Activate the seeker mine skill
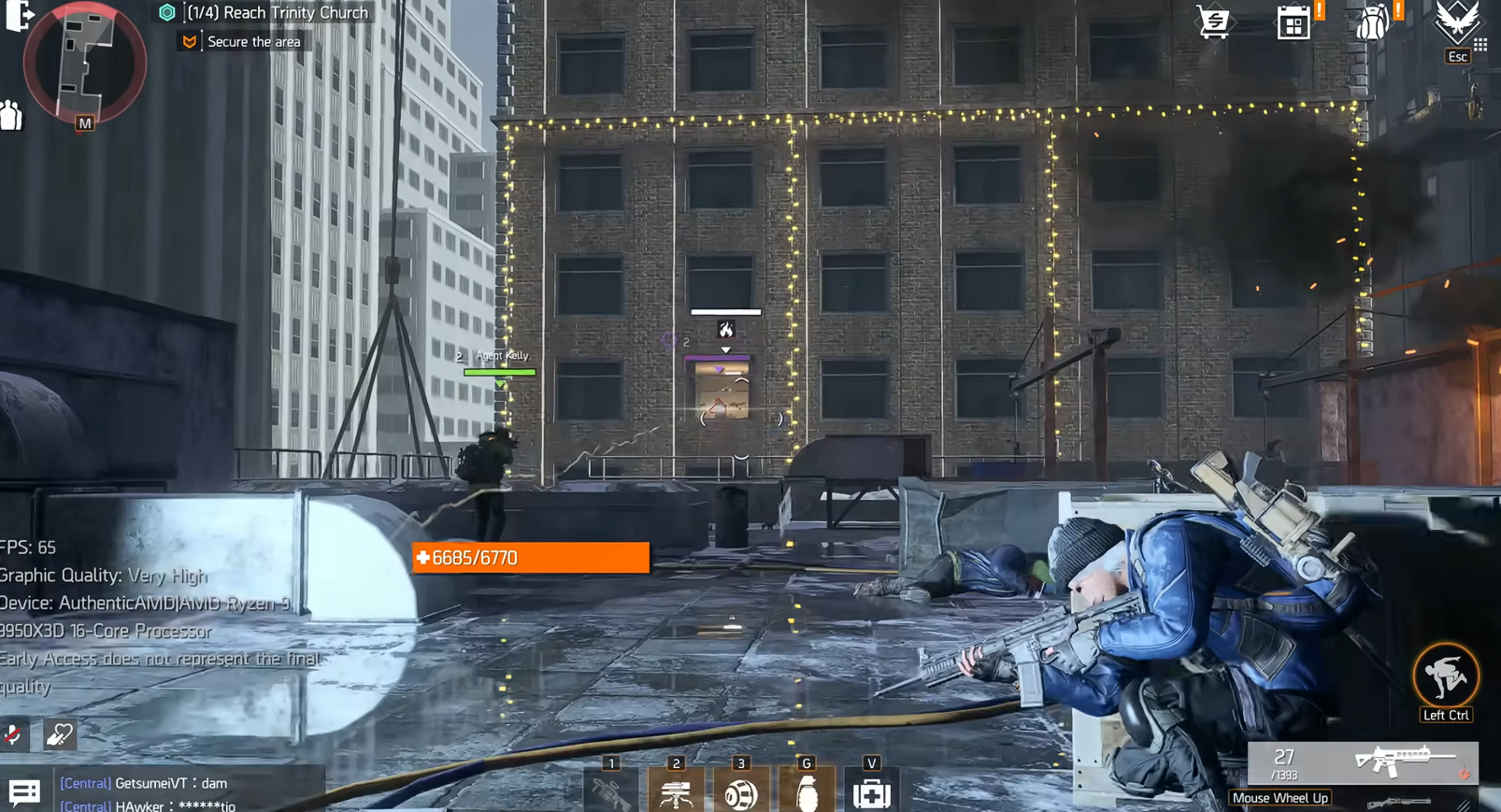This screenshot has height=812, width=1501. click(741, 792)
